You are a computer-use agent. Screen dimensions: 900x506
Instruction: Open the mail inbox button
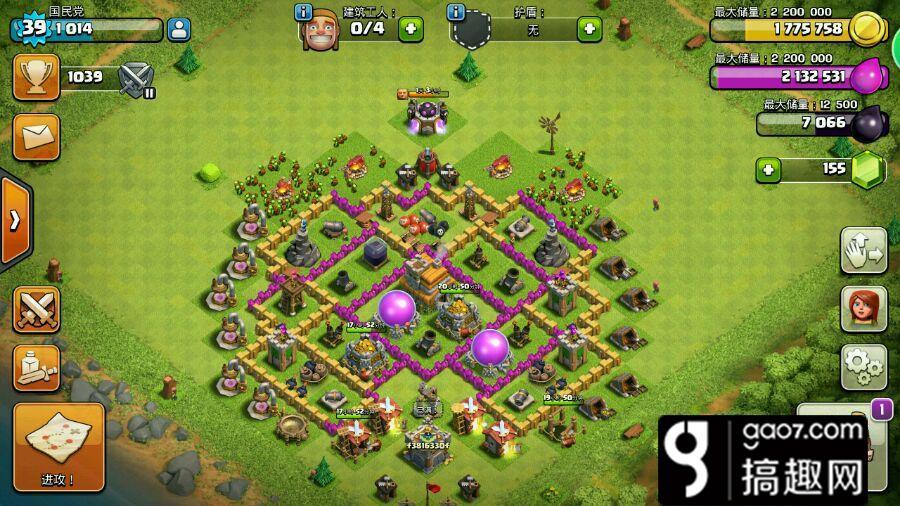click(36, 137)
